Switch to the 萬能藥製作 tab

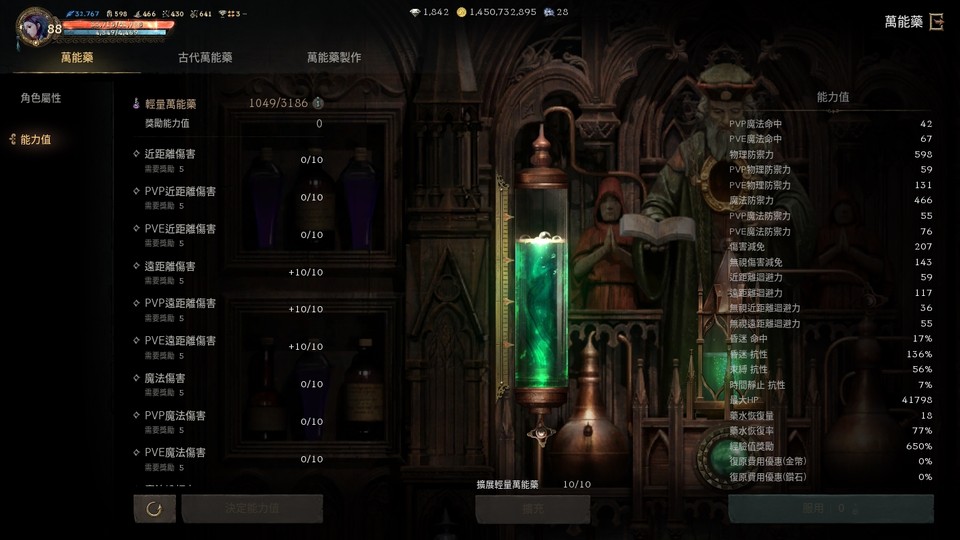point(334,58)
